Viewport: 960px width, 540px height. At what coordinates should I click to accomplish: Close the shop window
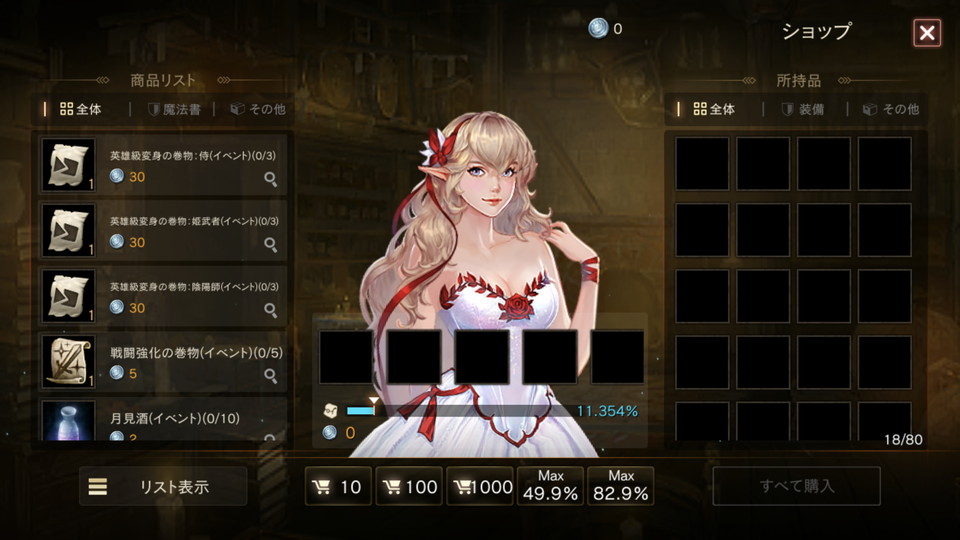coord(927,33)
